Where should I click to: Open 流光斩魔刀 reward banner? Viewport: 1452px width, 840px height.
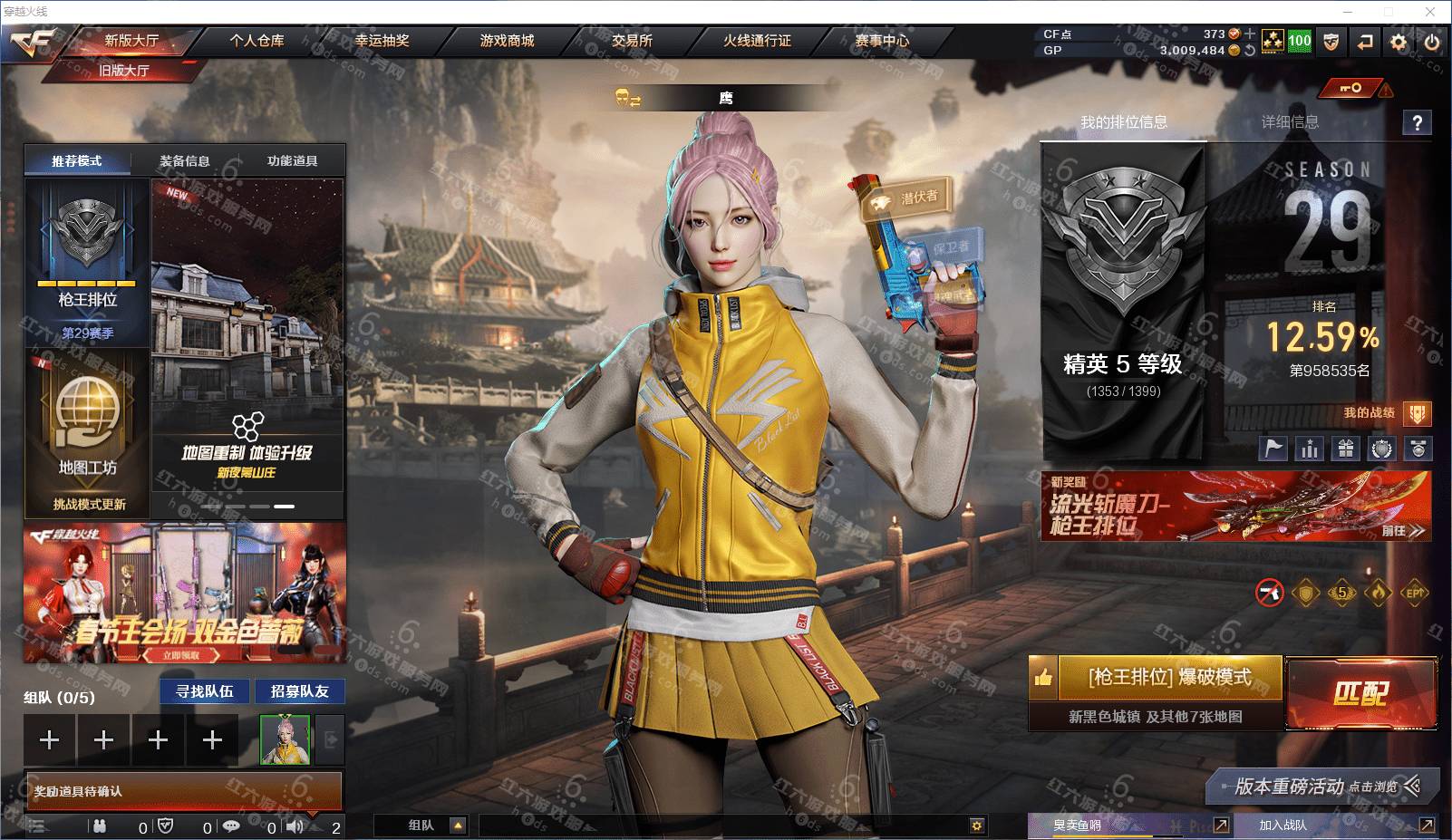[1235, 506]
